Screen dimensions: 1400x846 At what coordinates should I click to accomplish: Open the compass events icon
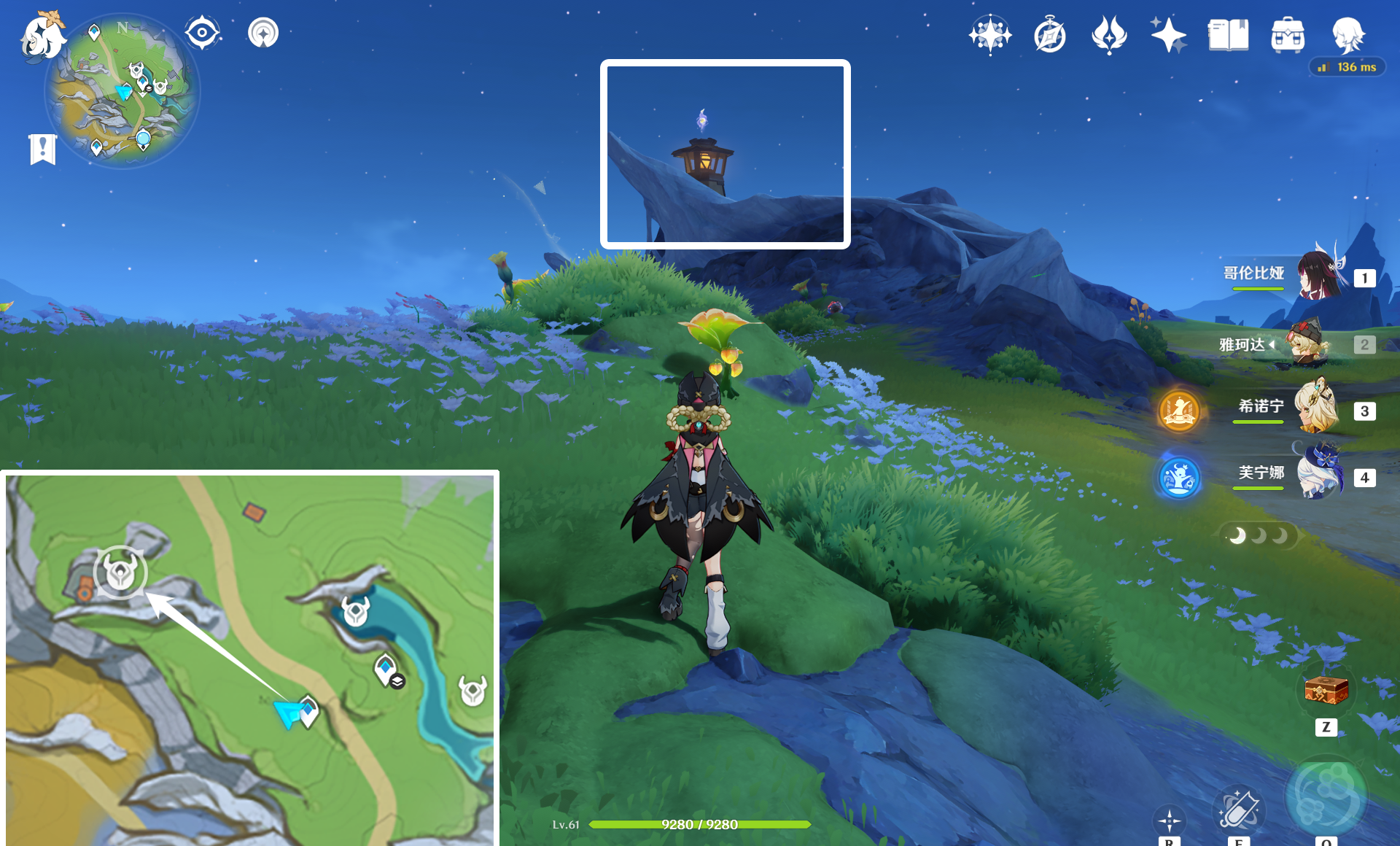(1050, 35)
